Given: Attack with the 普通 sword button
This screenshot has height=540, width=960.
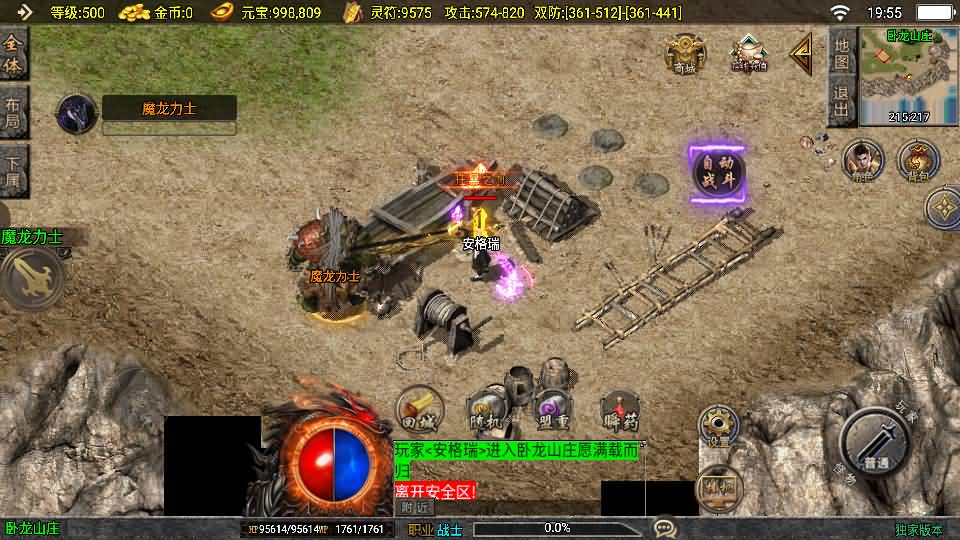Looking at the screenshot, I should pyautogui.click(x=875, y=444).
